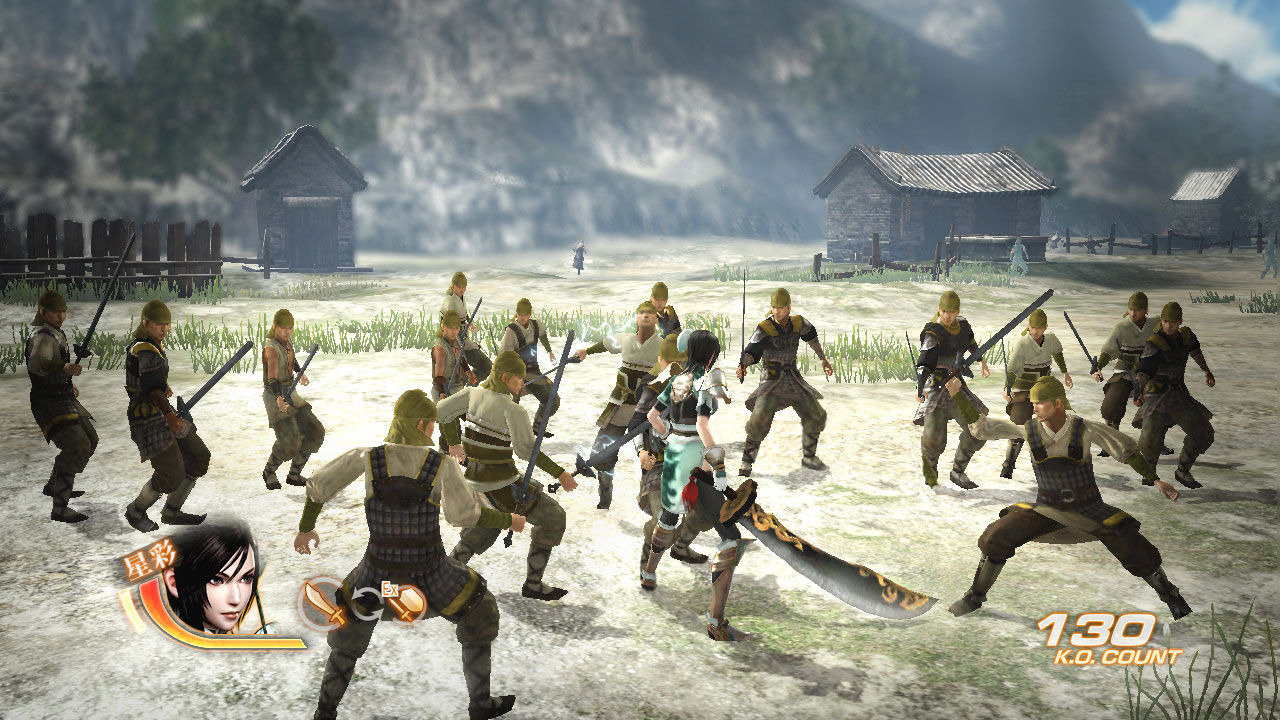
Task: Click the weapon swap arrows icon
Action: click(x=365, y=604)
